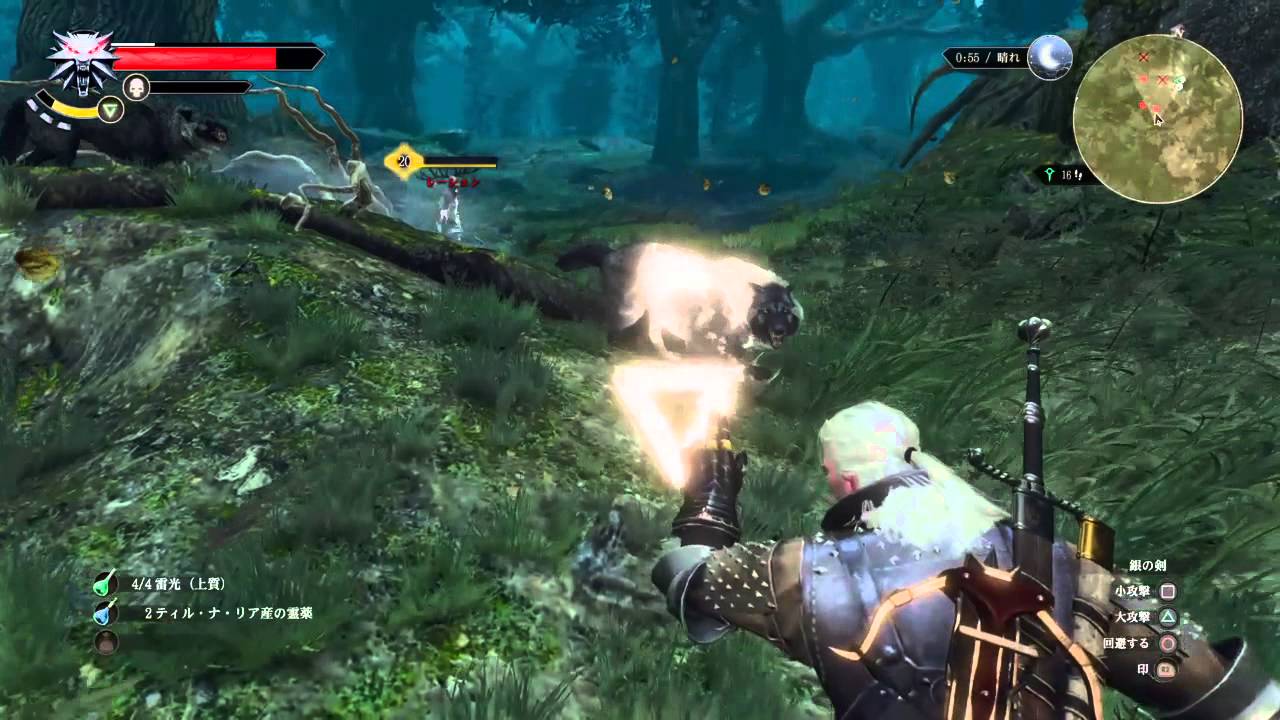
Task: Select the yellow level 20 enemy marker
Action: point(404,161)
